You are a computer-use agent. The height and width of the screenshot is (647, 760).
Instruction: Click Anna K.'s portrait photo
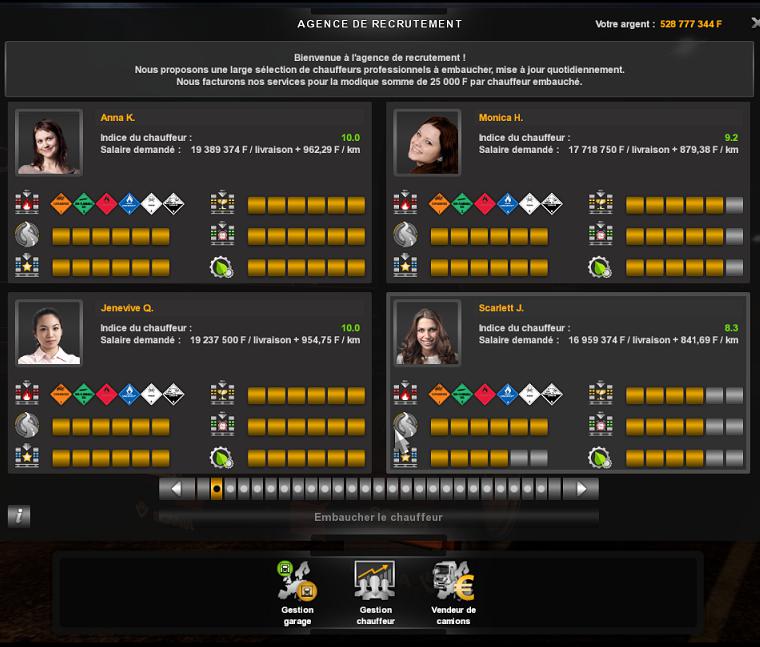tap(49, 142)
